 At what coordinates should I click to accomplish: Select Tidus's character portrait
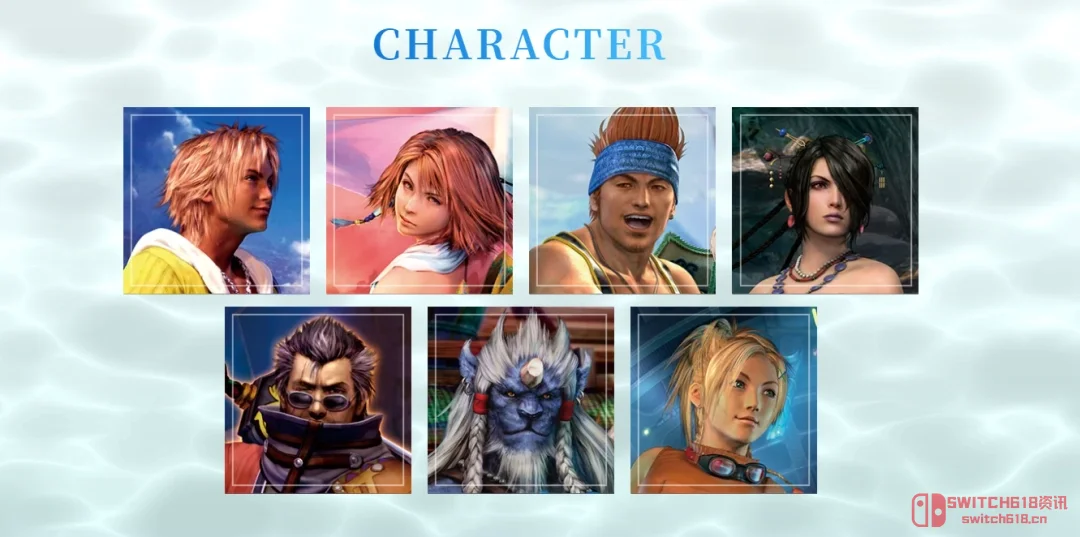216,201
